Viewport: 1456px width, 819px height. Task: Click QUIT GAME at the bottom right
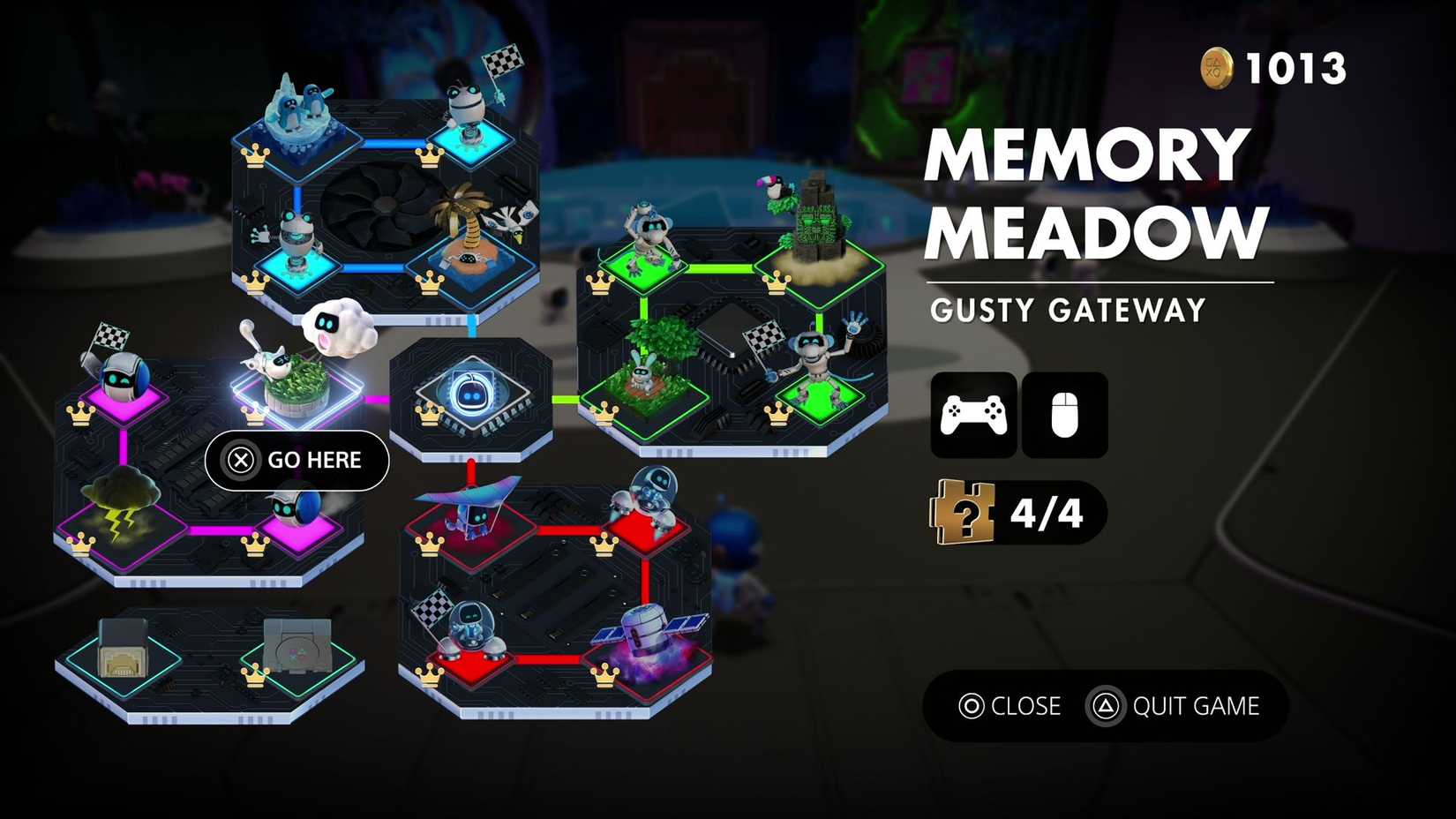1196,706
